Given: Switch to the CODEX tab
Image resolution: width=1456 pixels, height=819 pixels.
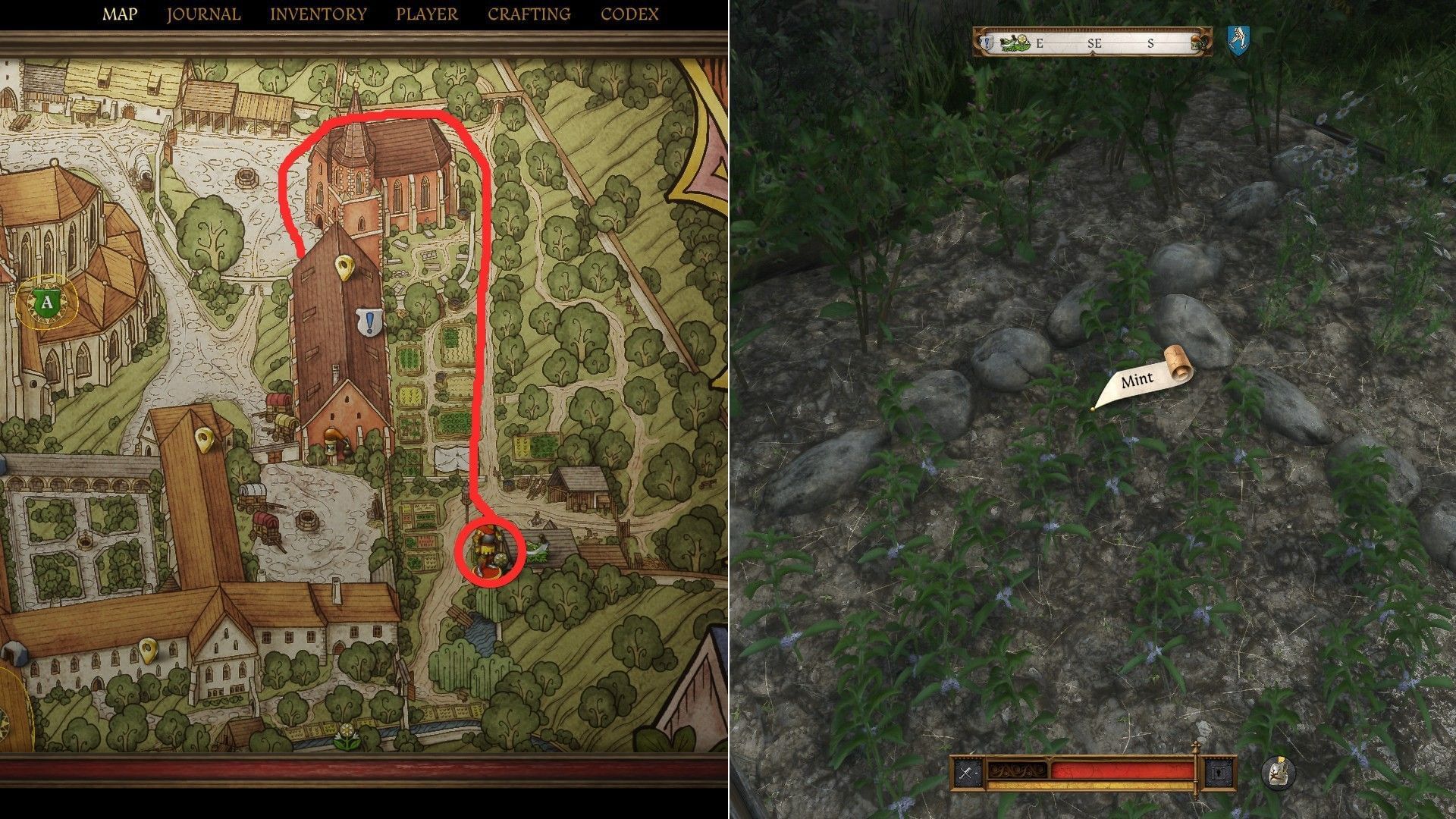Looking at the screenshot, I should point(628,13).
